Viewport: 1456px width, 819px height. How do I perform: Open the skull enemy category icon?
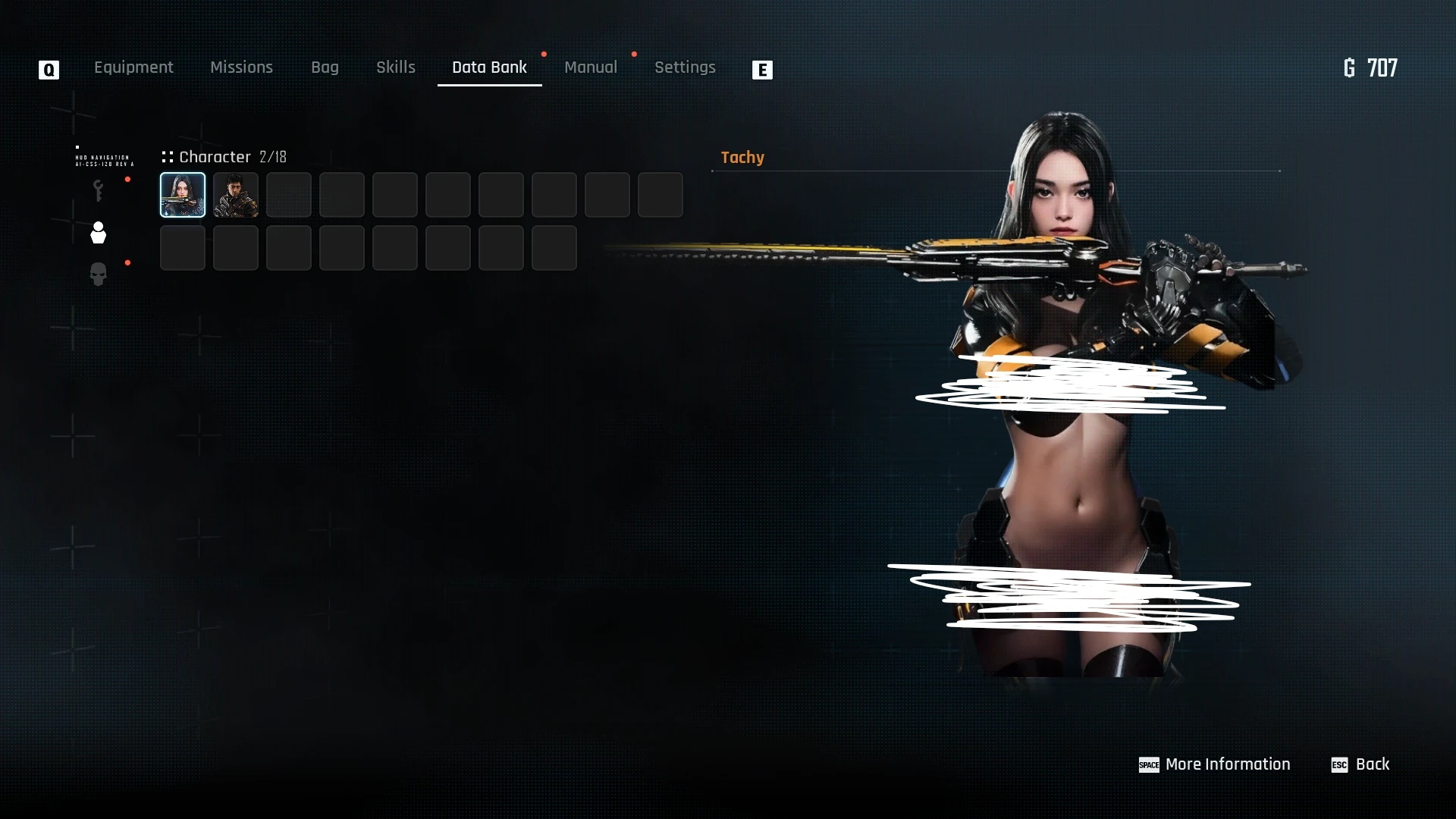pos(98,275)
